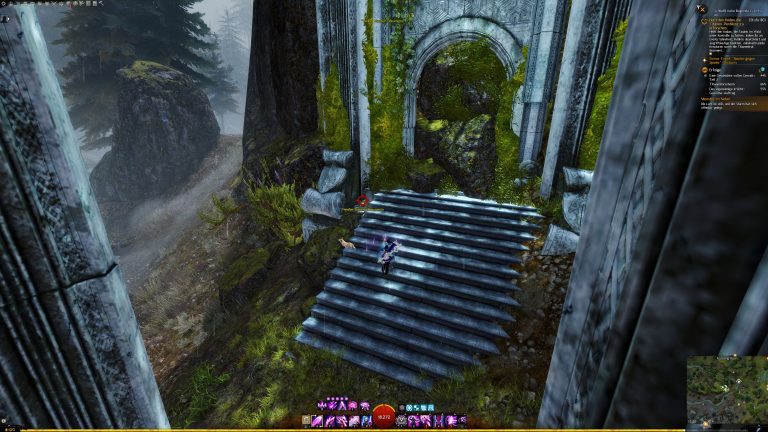Screen dimensions: 768x432
Task: Activate the first profession skill above the weapon skills
Action: coord(321,406)
